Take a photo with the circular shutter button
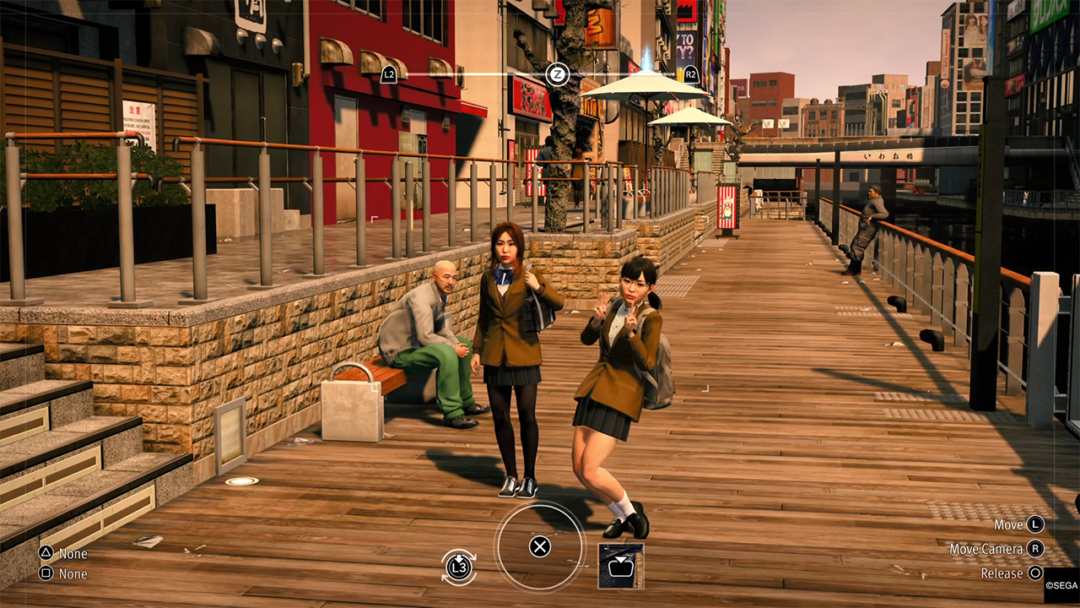 click(x=540, y=546)
